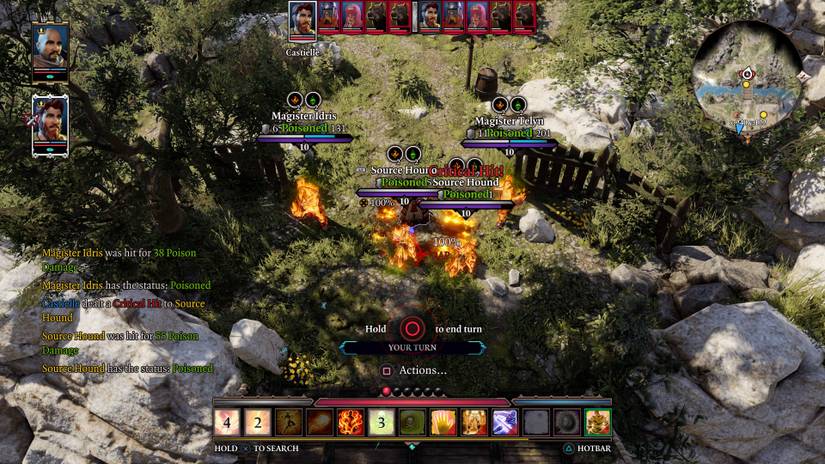Use the hotbar slot numbered 2

[x=257, y=422]
